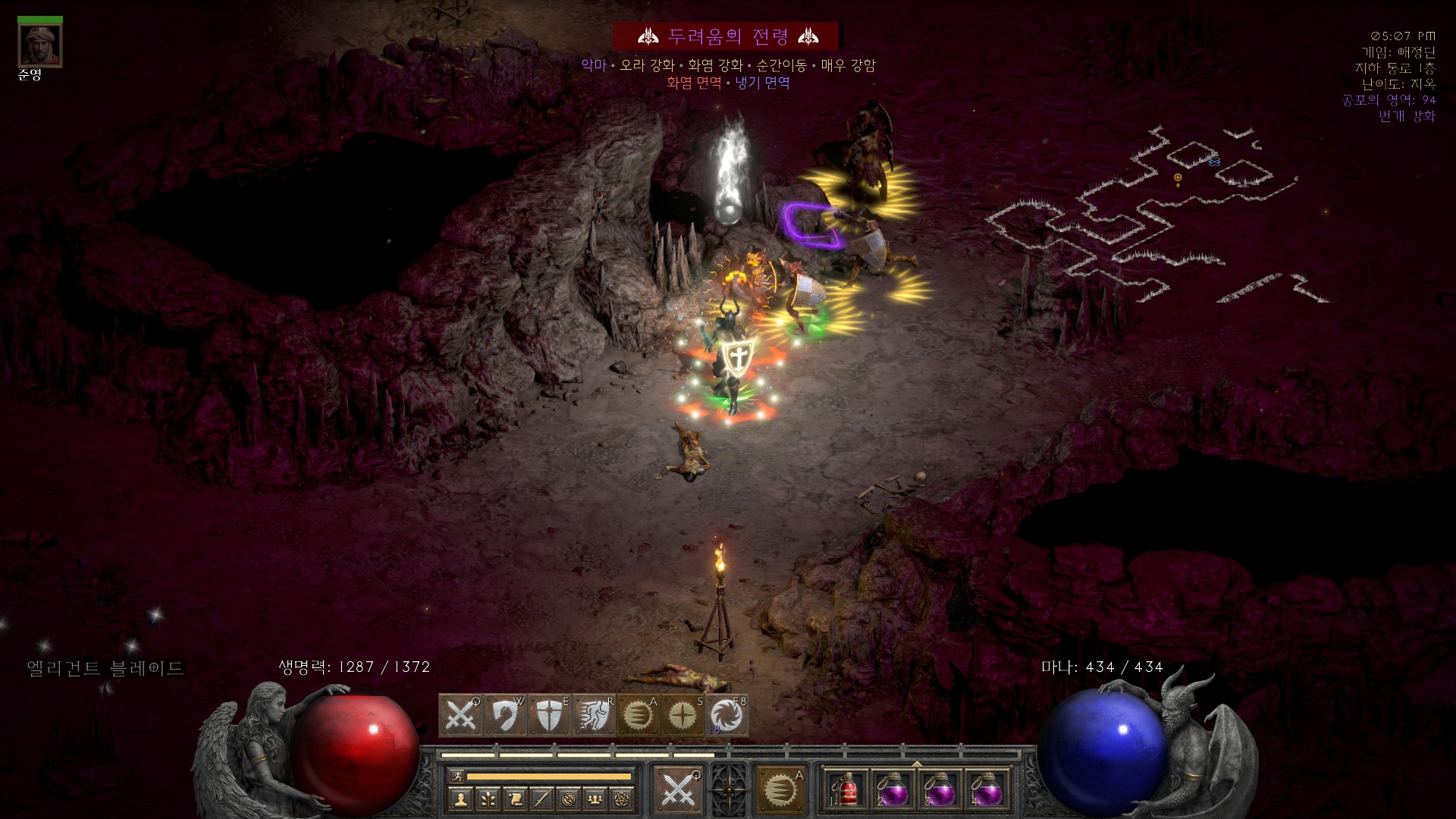Screen dimensions: 1456x819
Task: Open the large left-mouse crossed swords skill button
Action: 678,790
